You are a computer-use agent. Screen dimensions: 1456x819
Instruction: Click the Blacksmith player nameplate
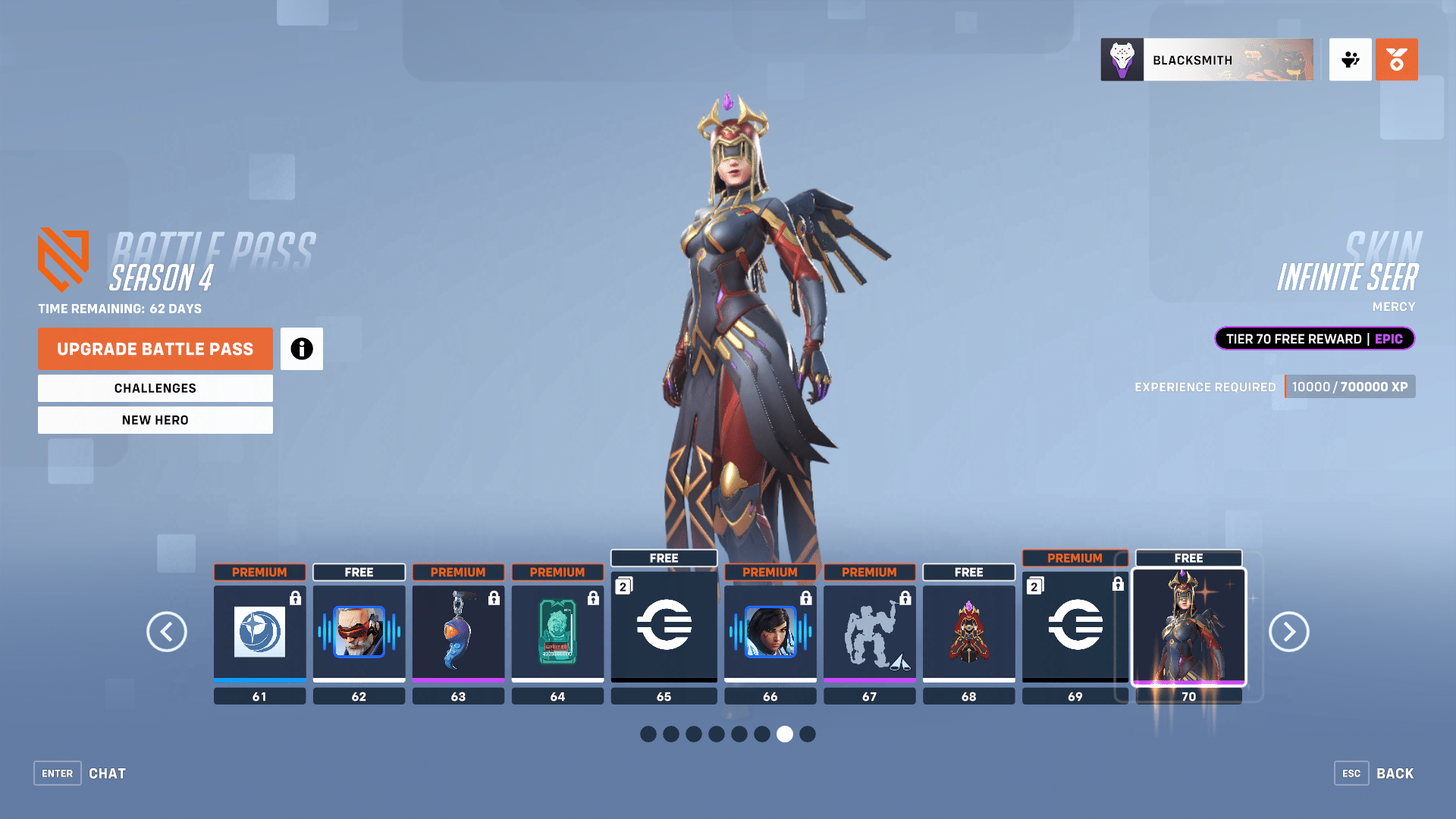coord(1206,60)
